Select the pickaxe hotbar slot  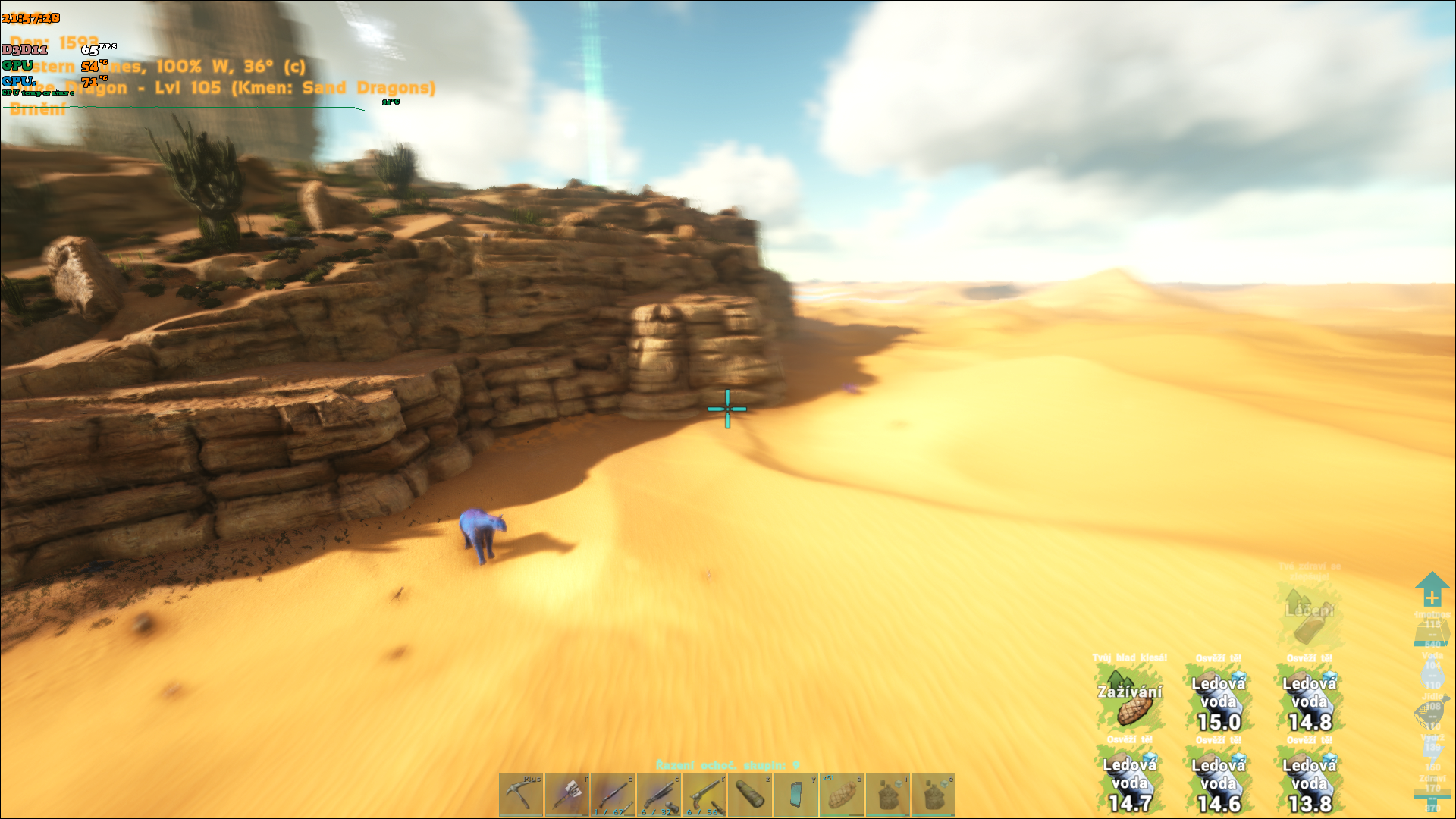pyautogui.click(x=521, y=795)
